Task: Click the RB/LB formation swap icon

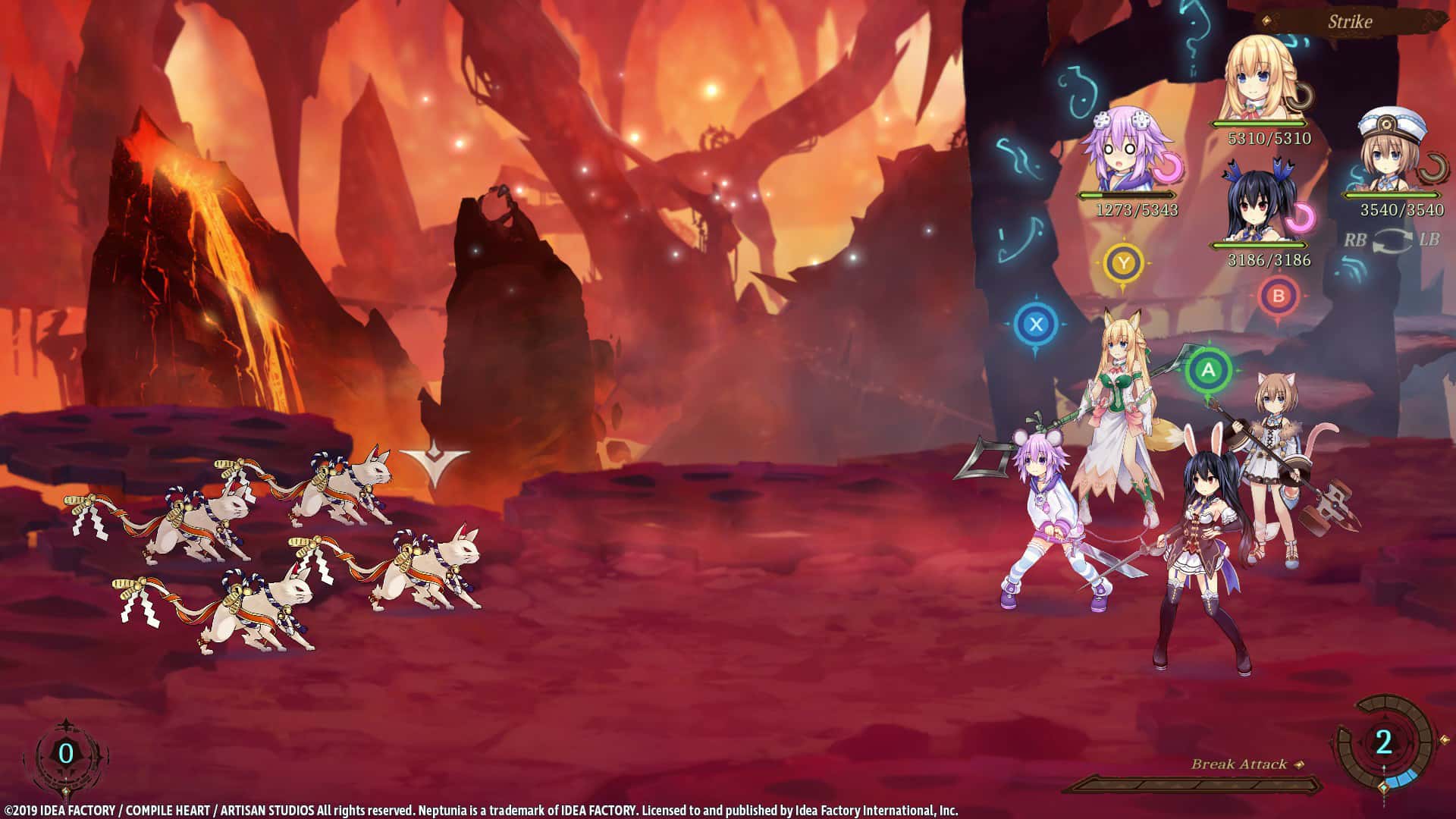Action: [x=1394, y=241]
